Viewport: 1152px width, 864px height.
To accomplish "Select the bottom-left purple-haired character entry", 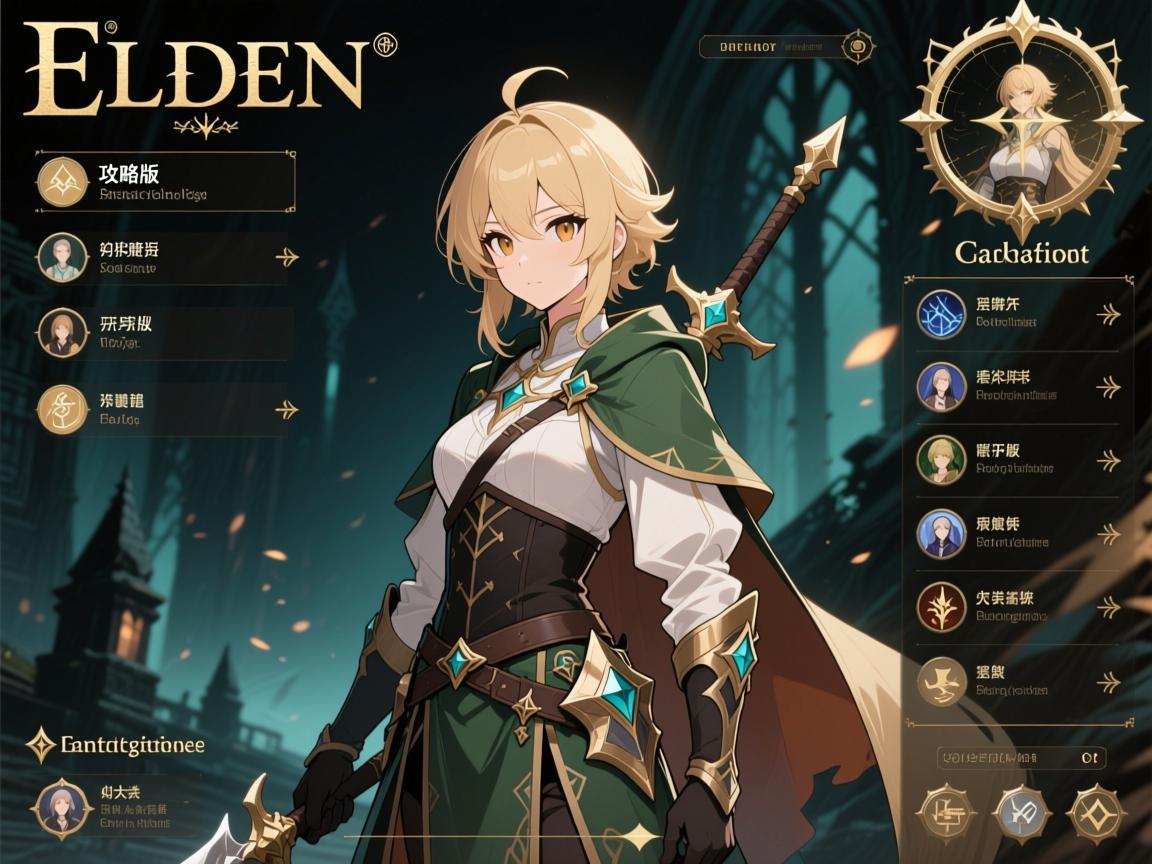I will (x=115, y=807).
